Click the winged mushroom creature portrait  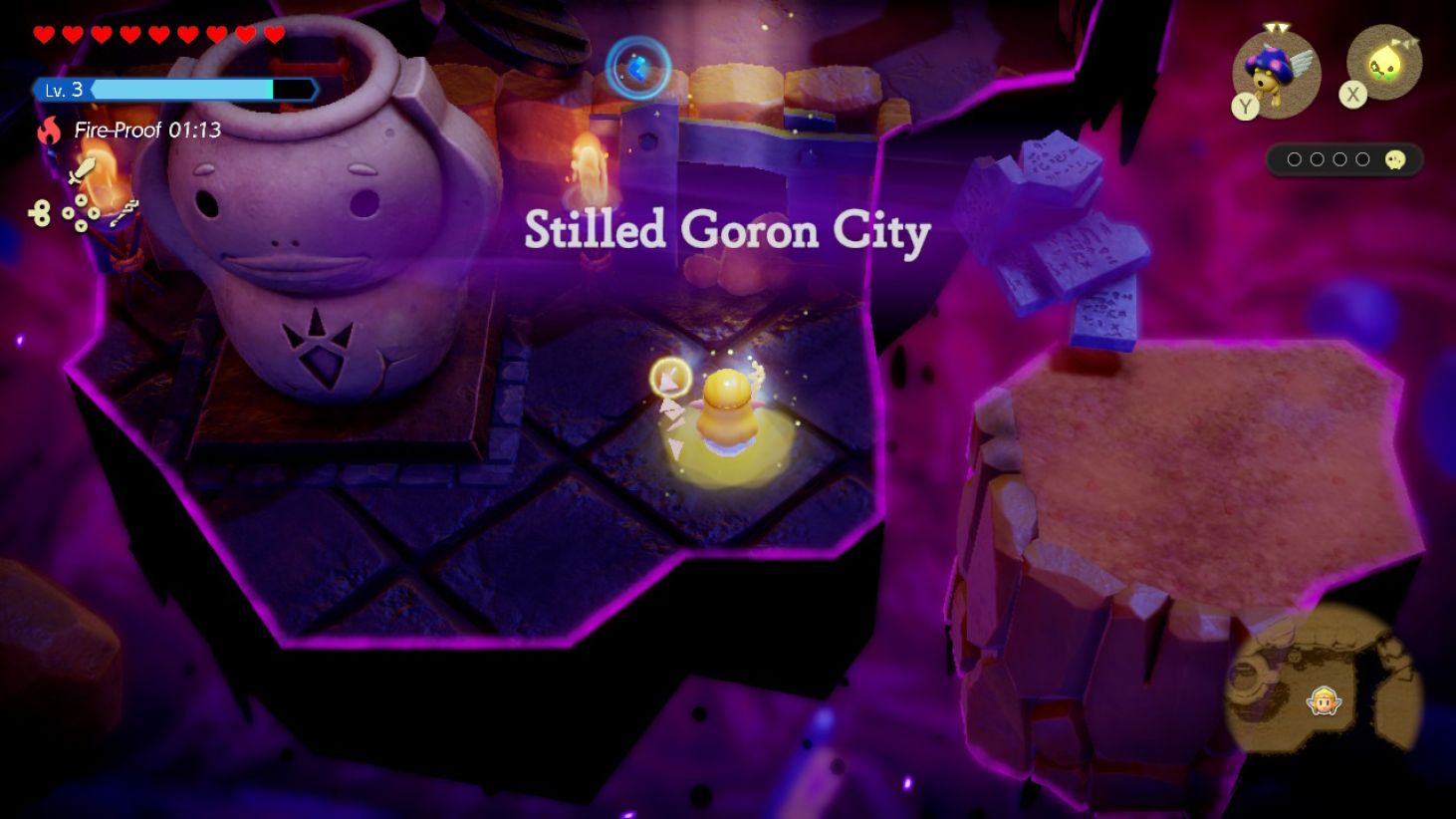click(x=1275, y=73)
